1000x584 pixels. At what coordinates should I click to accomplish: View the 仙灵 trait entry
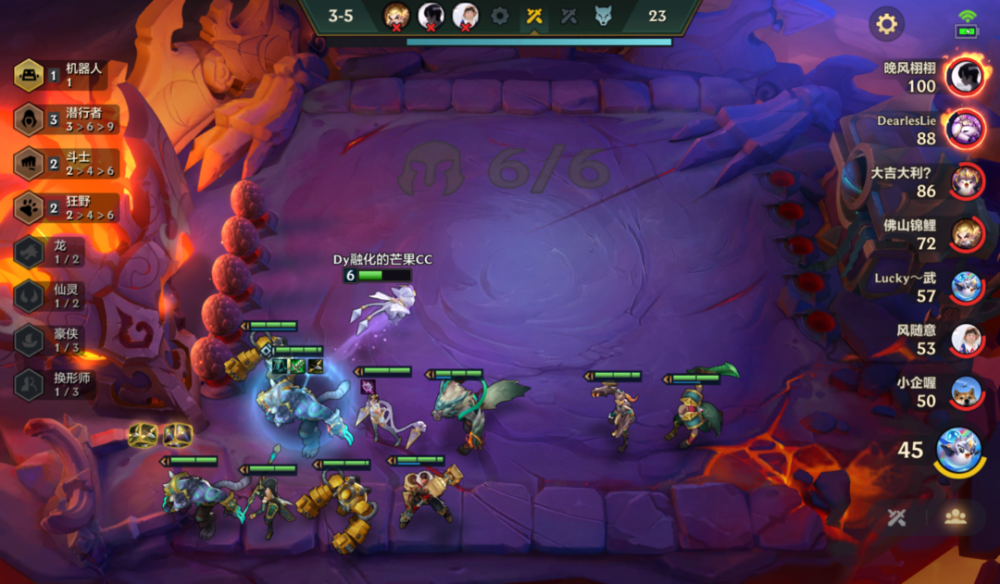click(x=62, y=295)
